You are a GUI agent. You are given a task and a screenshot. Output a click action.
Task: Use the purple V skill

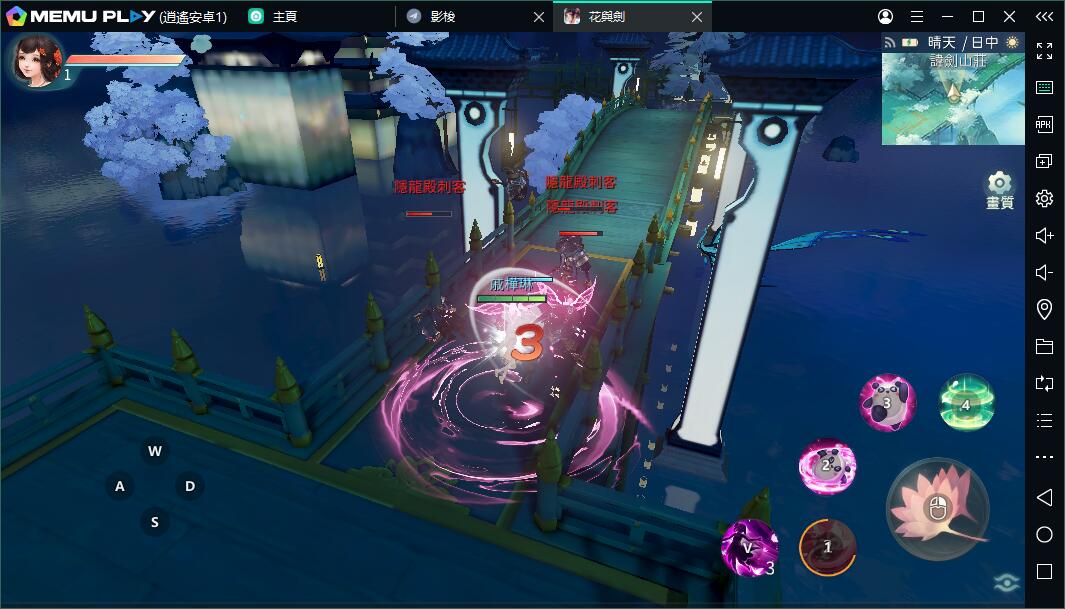[x=749, y=547]
